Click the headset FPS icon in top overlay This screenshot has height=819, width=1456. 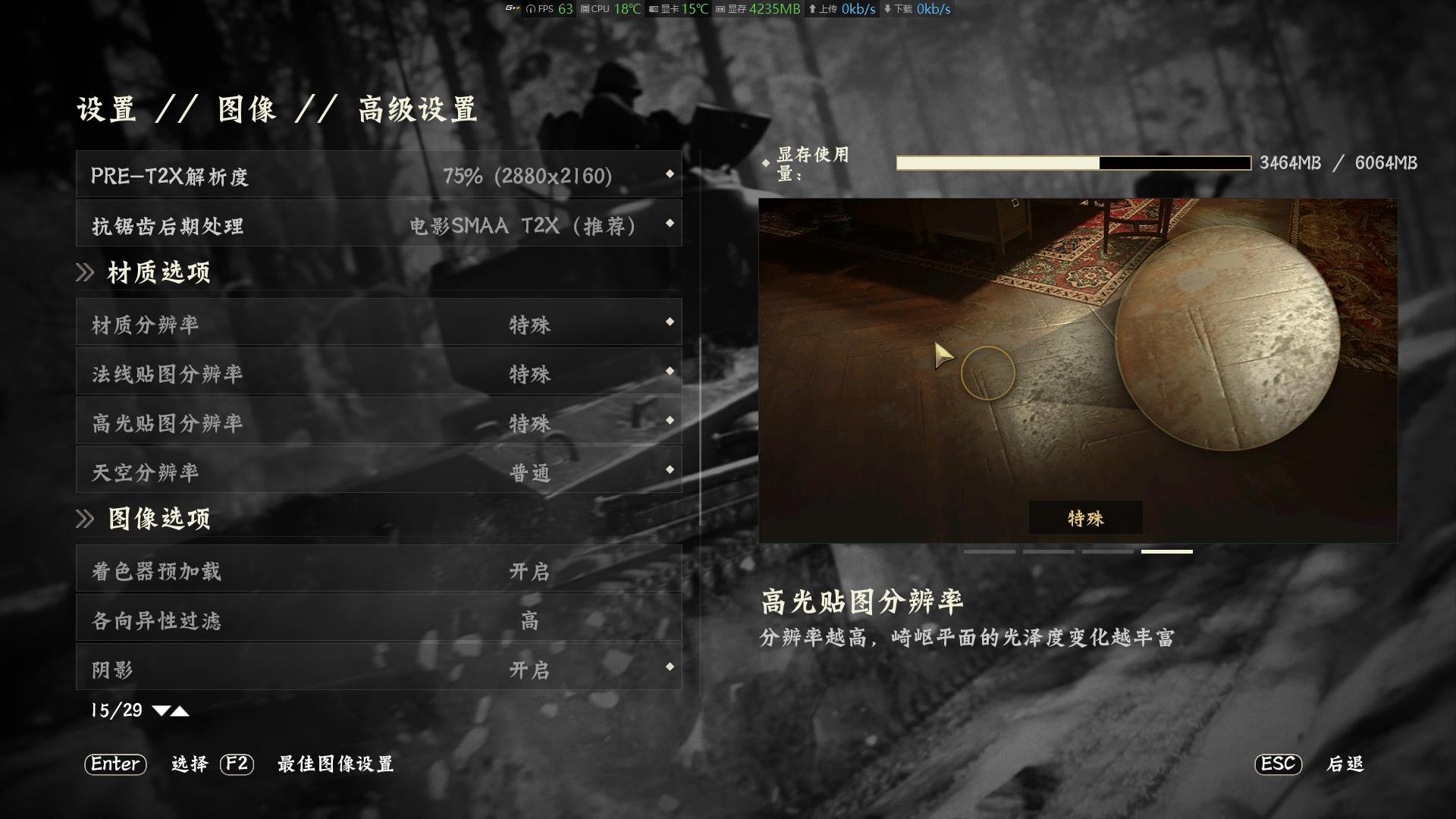tap(529, 10)
